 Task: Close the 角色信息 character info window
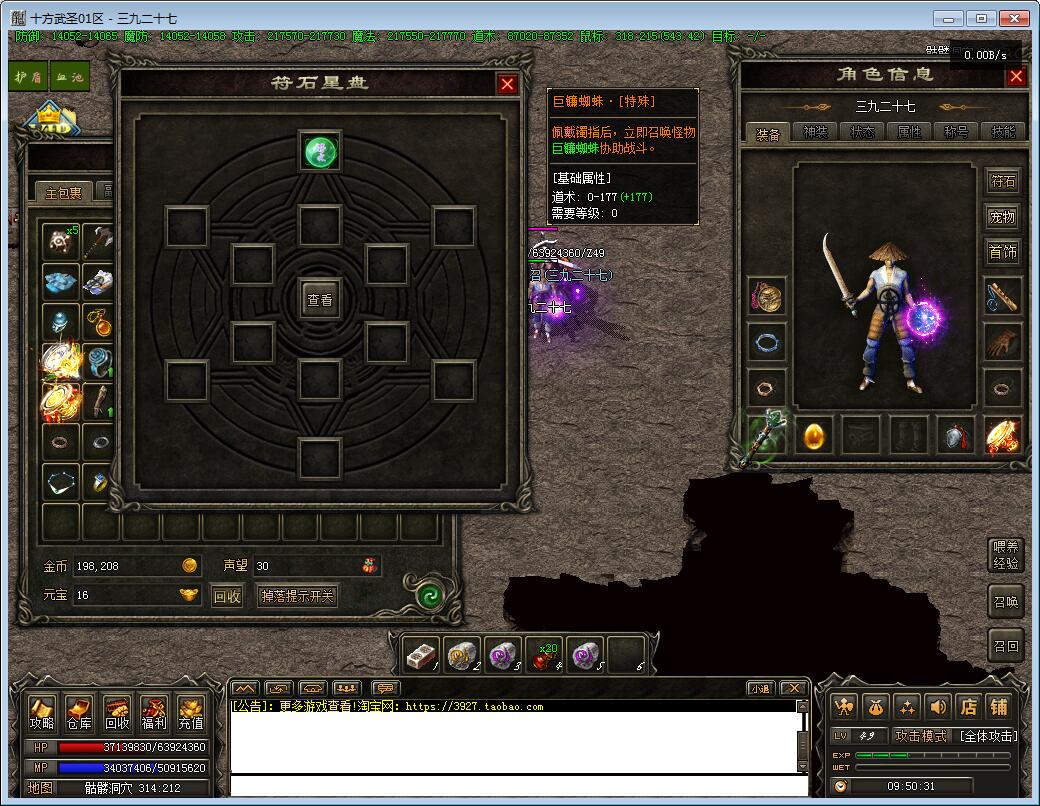tap(1016, 77)
